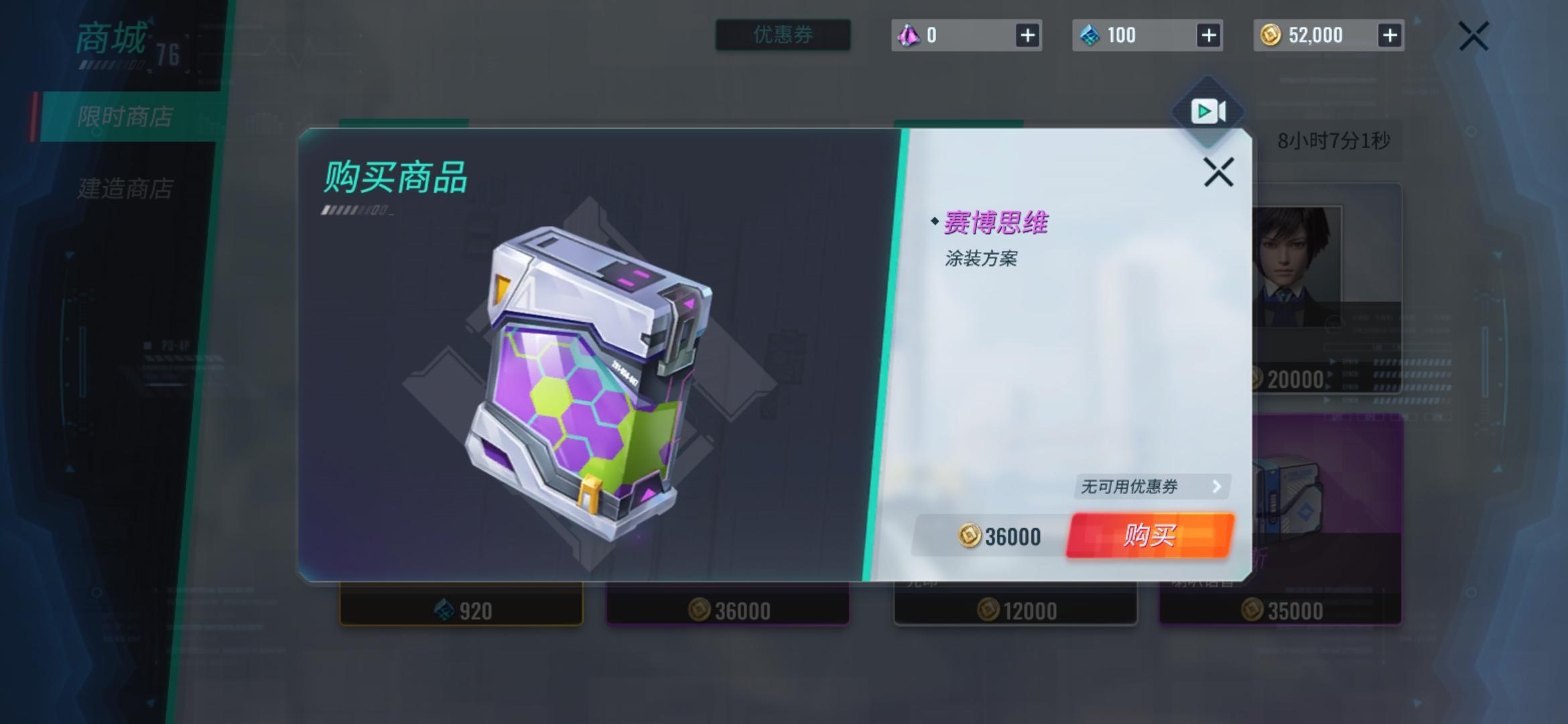1568x724 pixels.
Task: Toggle selection of the 36000 item below dialog
Action: (730, 609)
